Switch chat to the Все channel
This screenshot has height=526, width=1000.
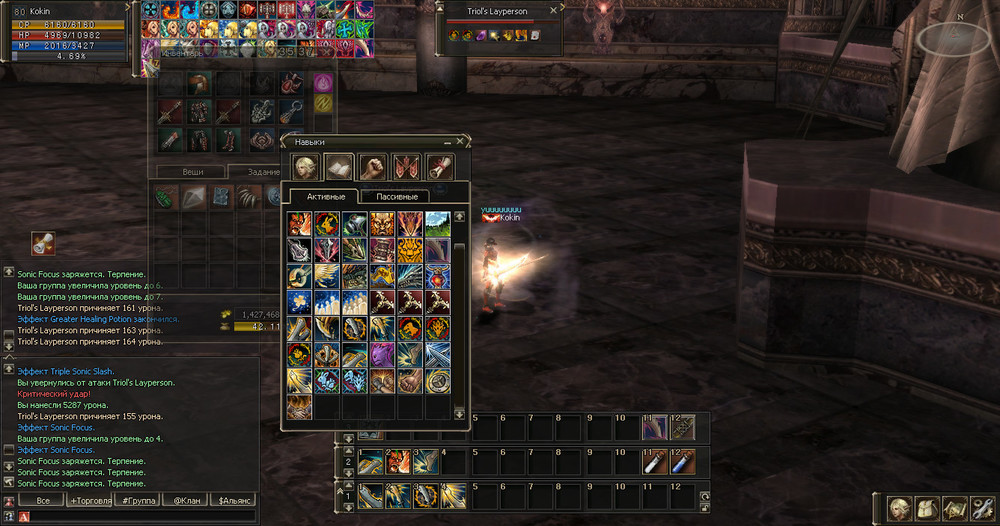42,500
